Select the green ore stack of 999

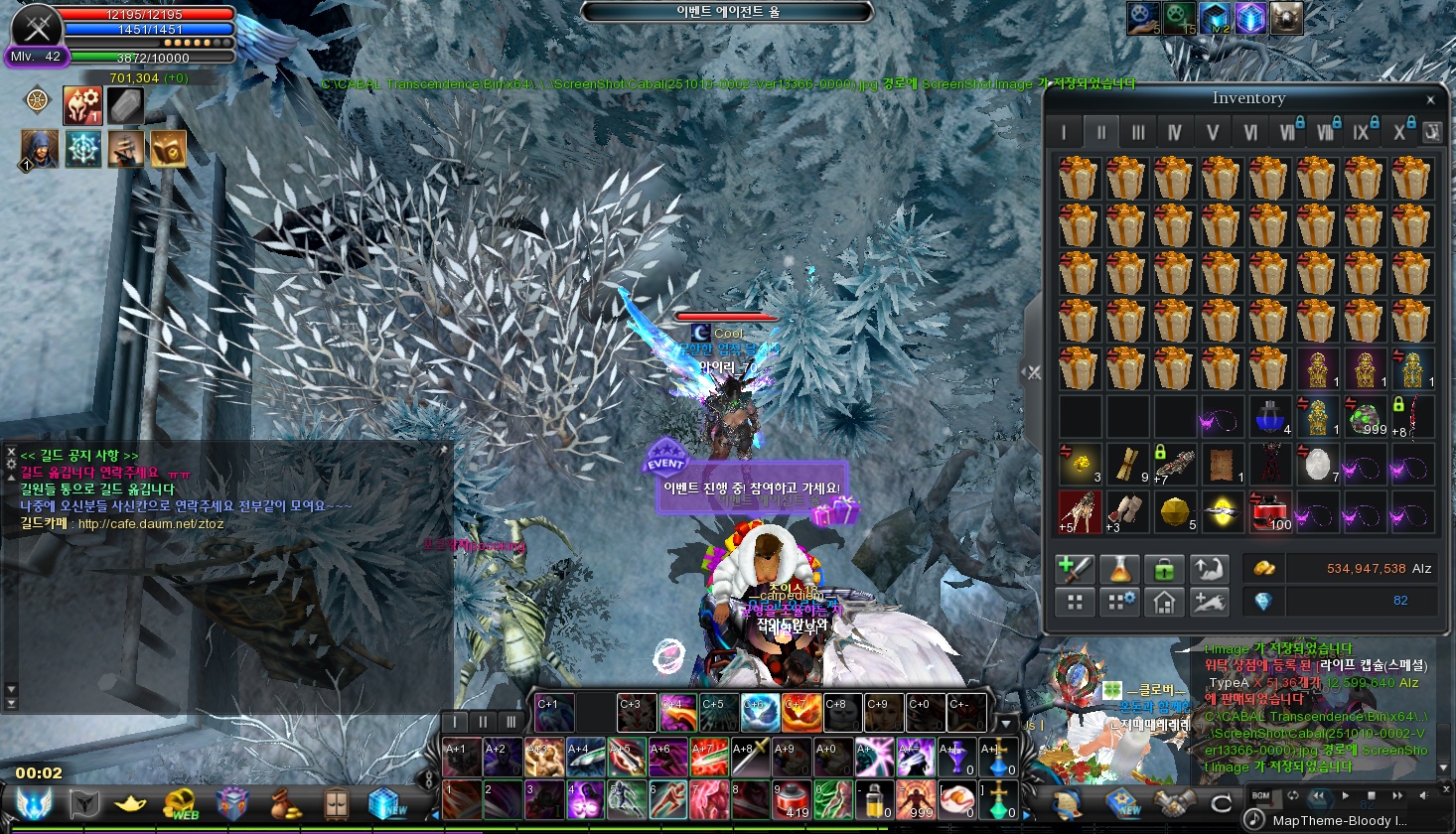click(1366, 416)
